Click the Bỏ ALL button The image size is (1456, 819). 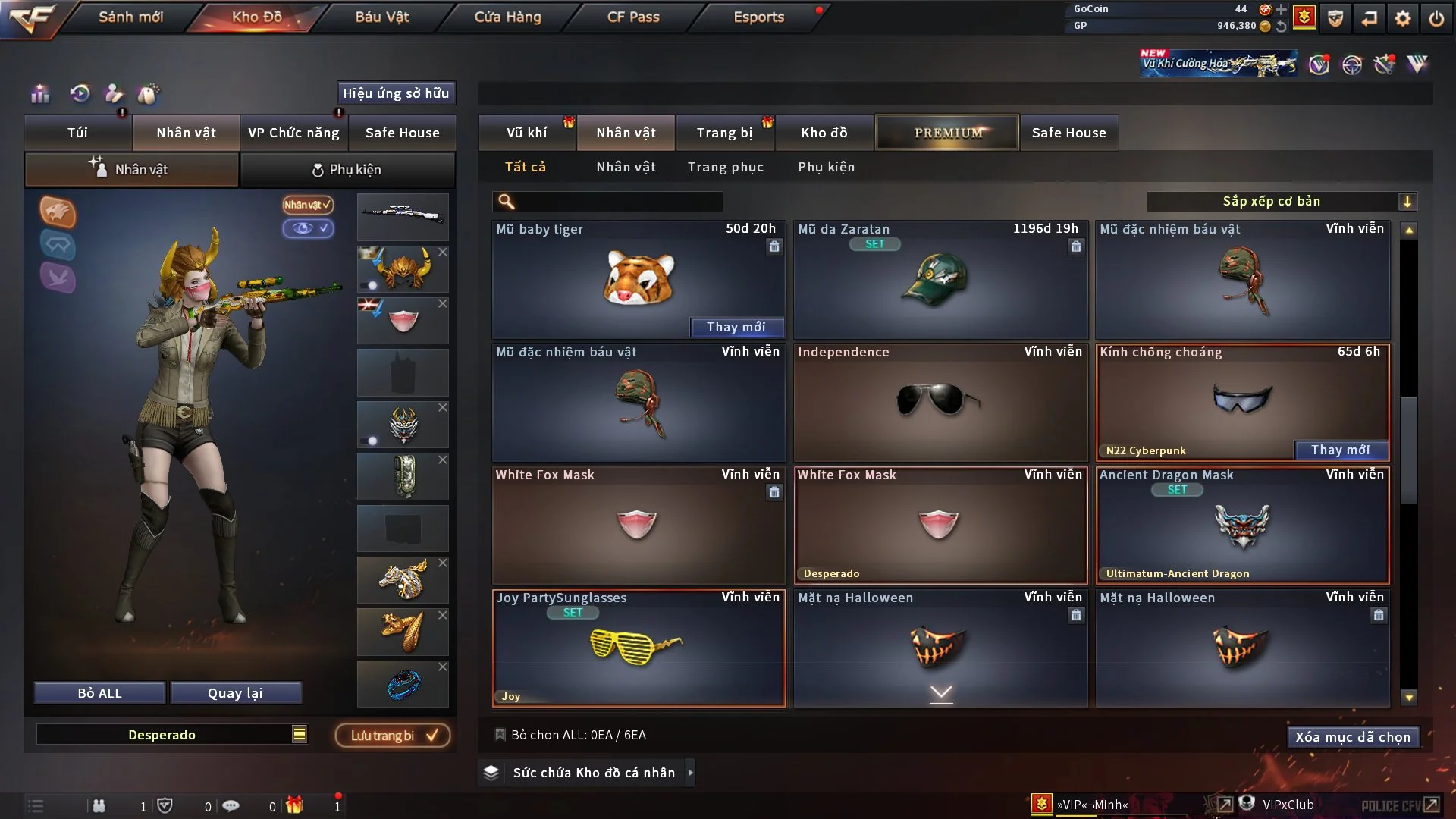[x=99, y=693]
